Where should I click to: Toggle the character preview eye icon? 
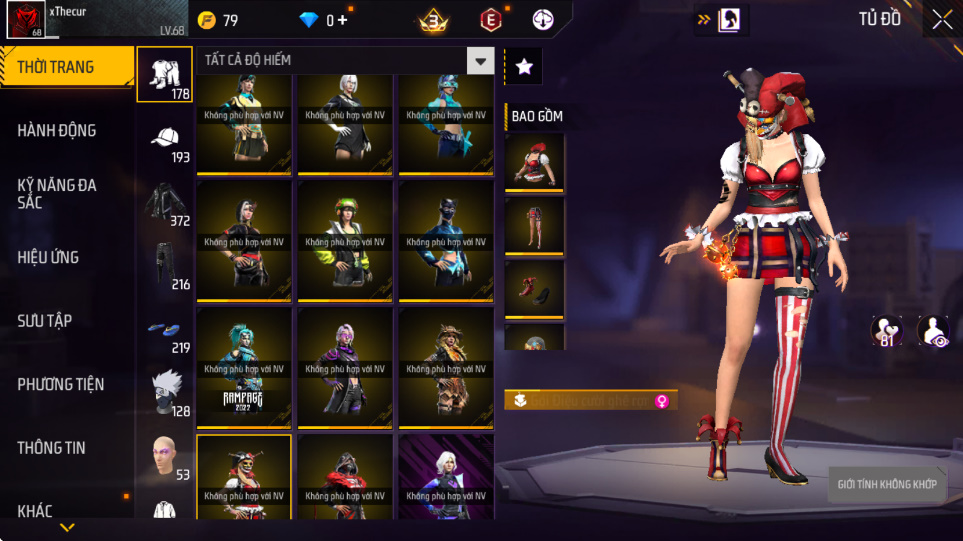point(932,331)
